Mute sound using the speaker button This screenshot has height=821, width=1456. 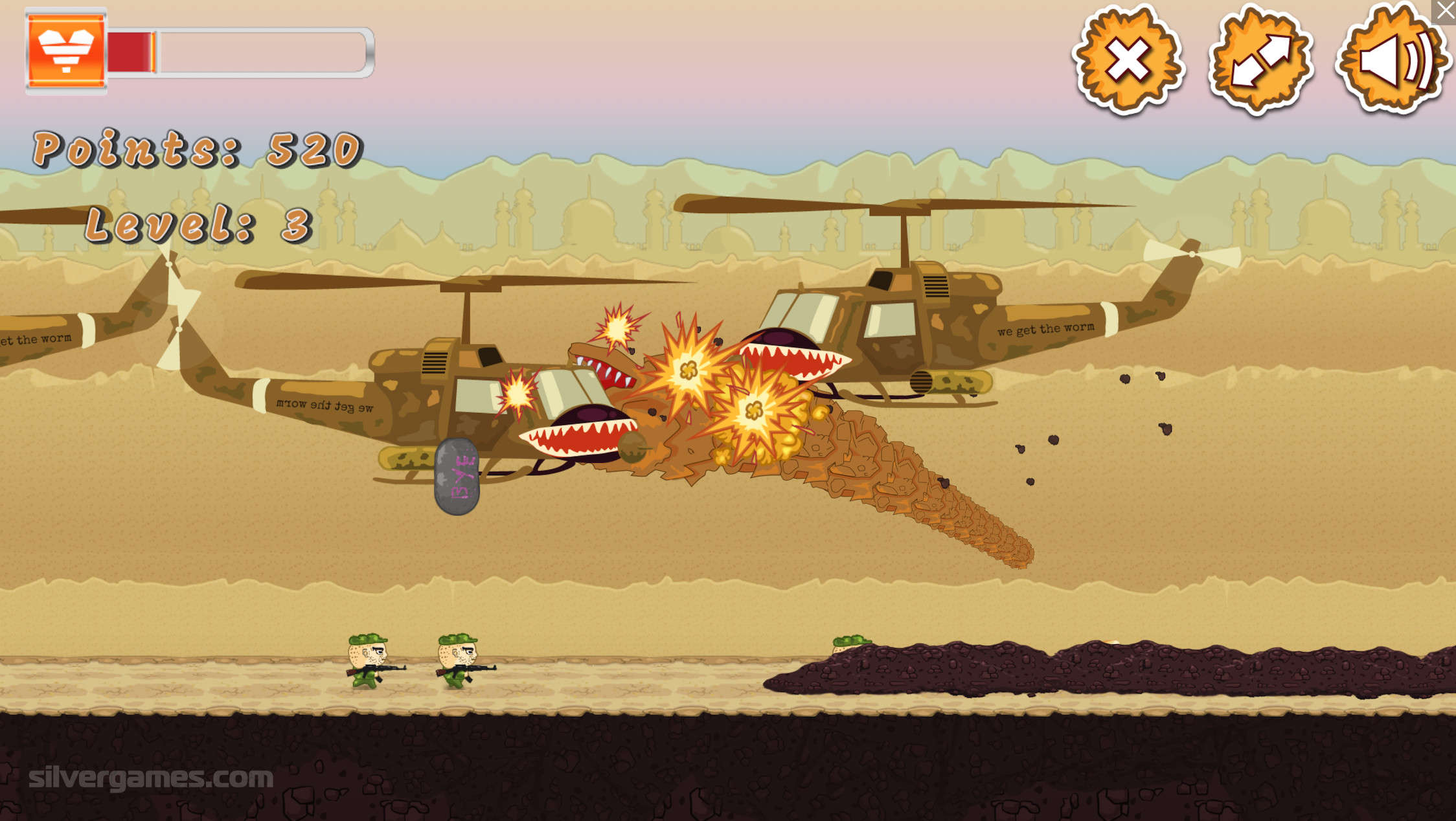point(1391,61)
